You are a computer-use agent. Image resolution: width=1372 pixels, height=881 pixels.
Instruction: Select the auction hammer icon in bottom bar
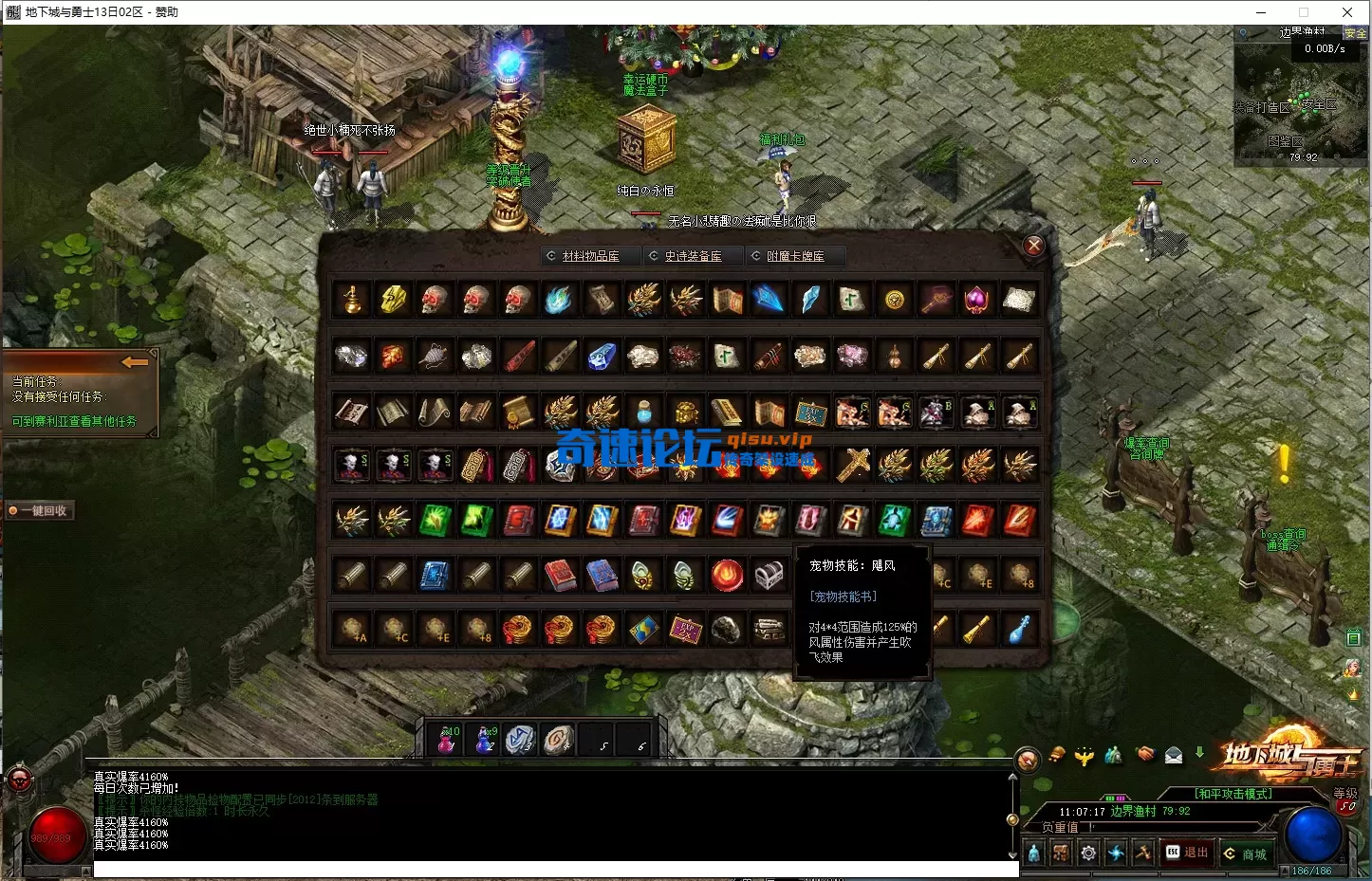[1143, 852]
